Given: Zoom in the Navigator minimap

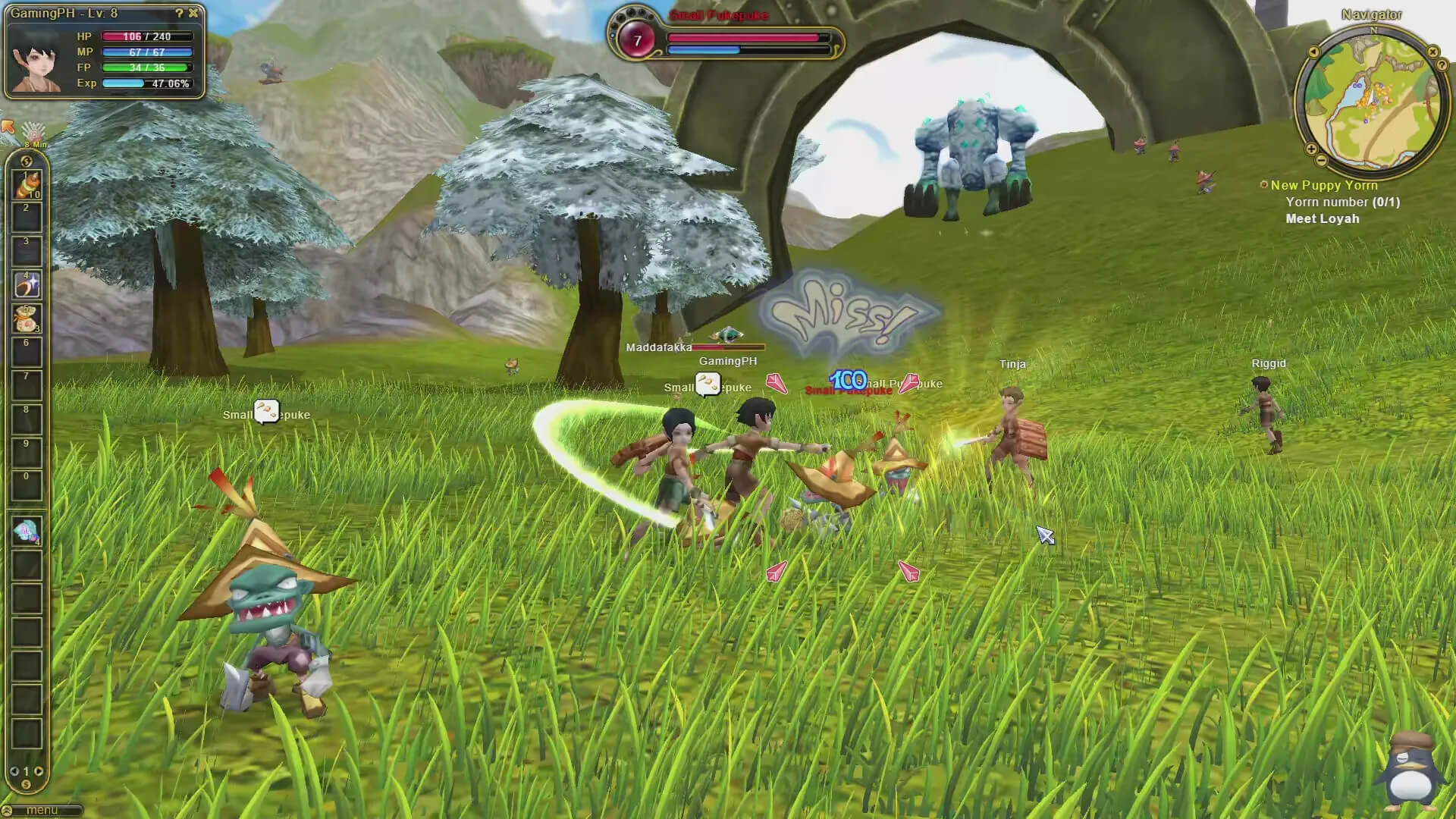Looking at the screenshot, I should (1311, 149).
